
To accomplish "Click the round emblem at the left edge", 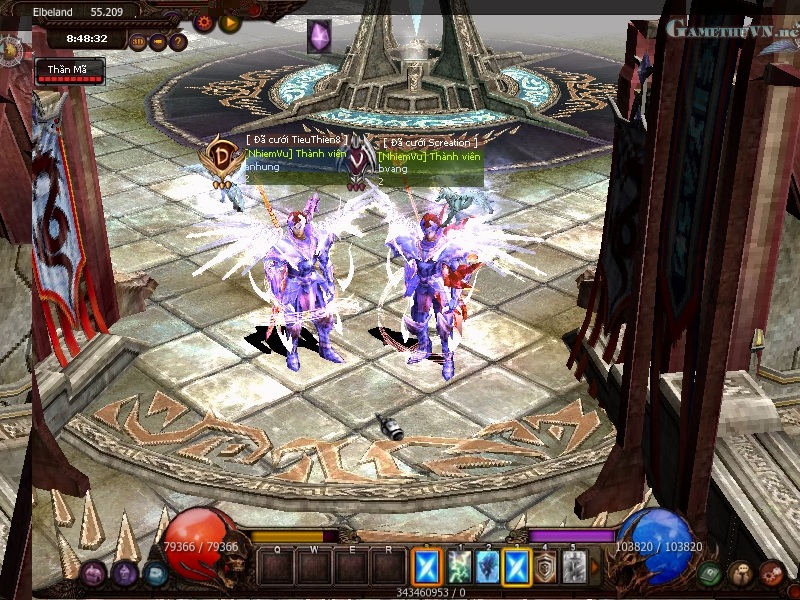I will click(8, 49).
